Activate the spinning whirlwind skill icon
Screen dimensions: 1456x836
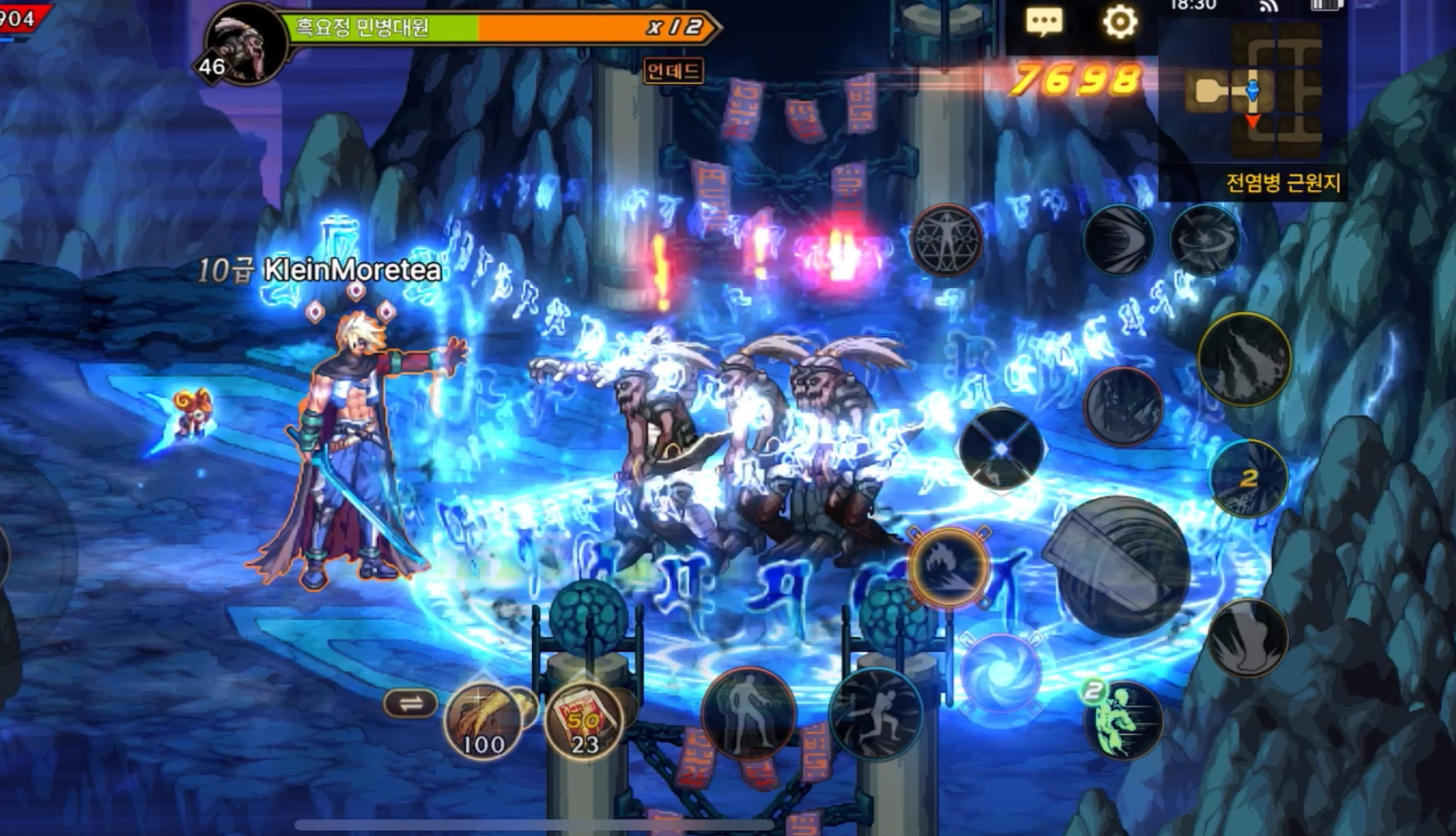(1204, 240)
